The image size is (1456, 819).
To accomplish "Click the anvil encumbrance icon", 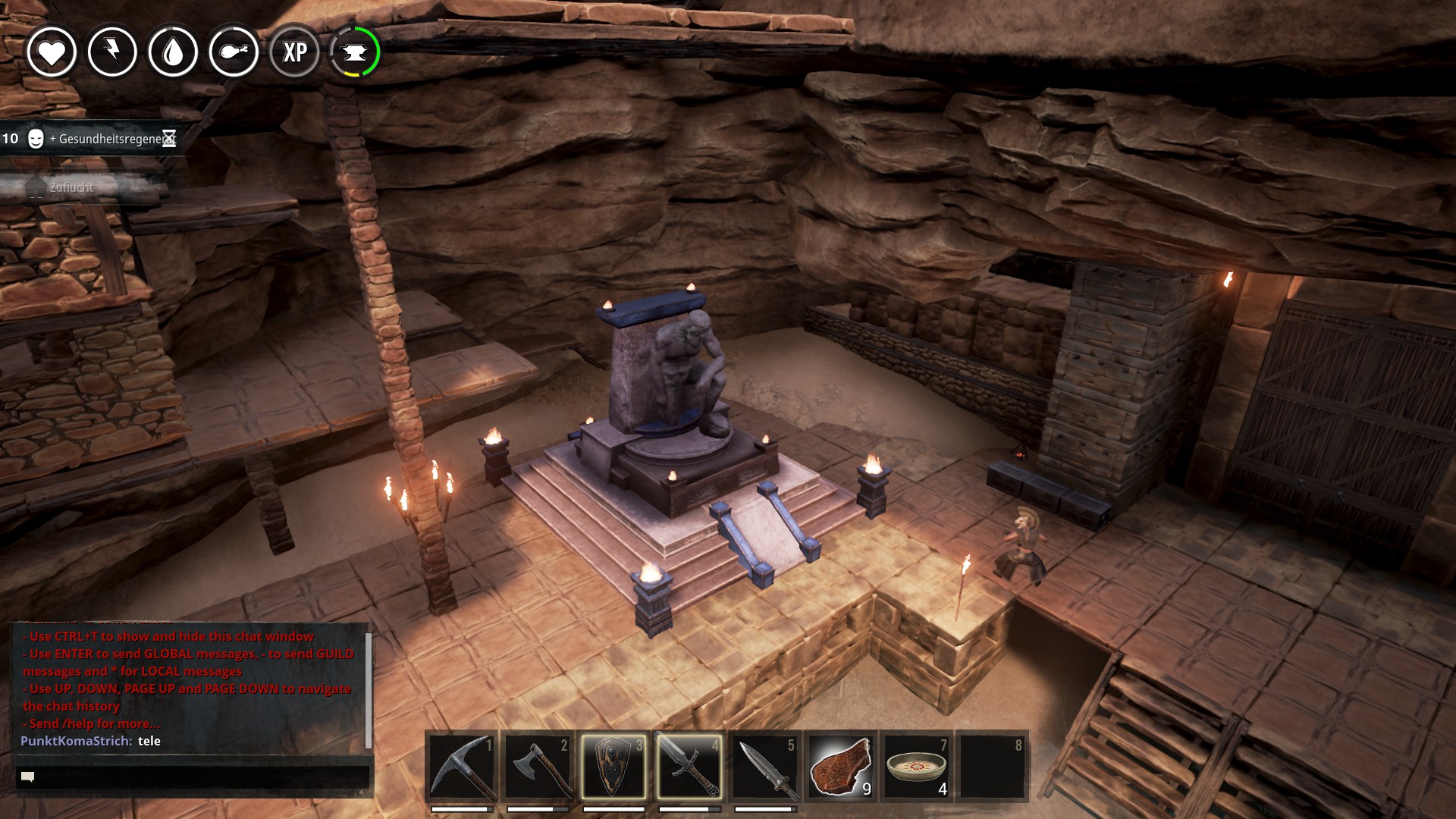I will [x=355, y=52].
